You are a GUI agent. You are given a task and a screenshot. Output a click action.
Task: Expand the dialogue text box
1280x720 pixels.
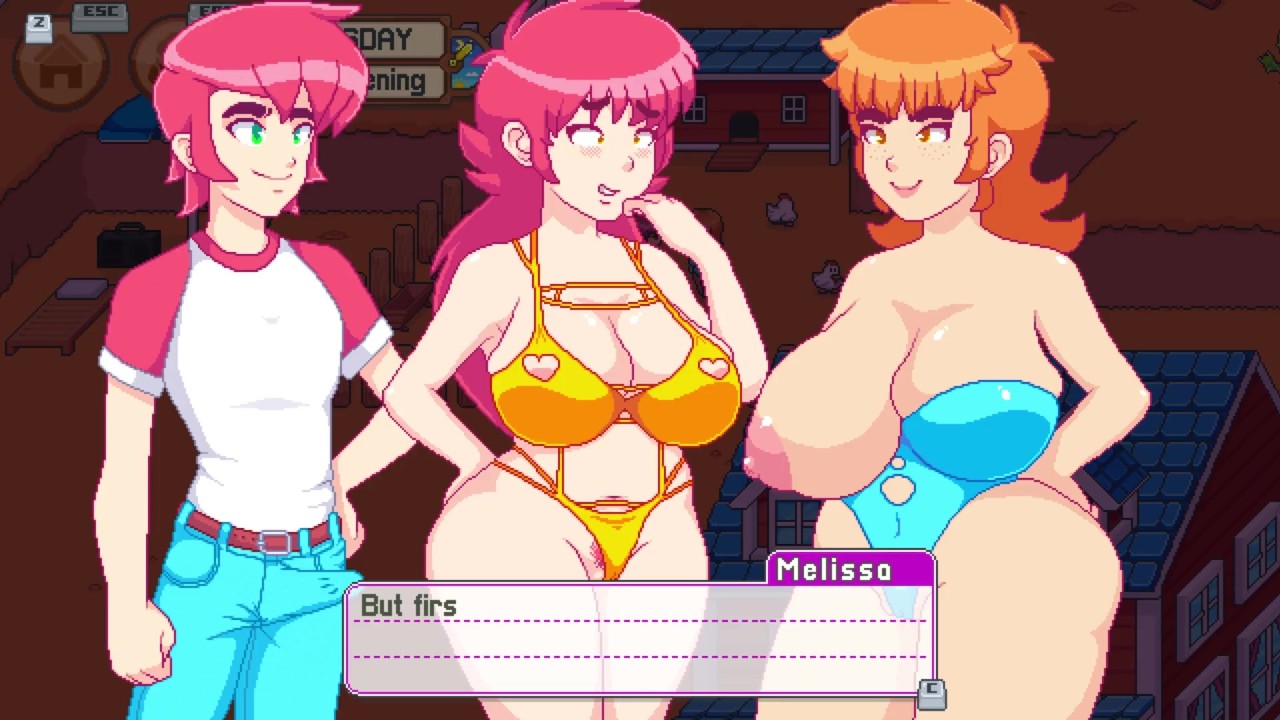coord(640,637)
